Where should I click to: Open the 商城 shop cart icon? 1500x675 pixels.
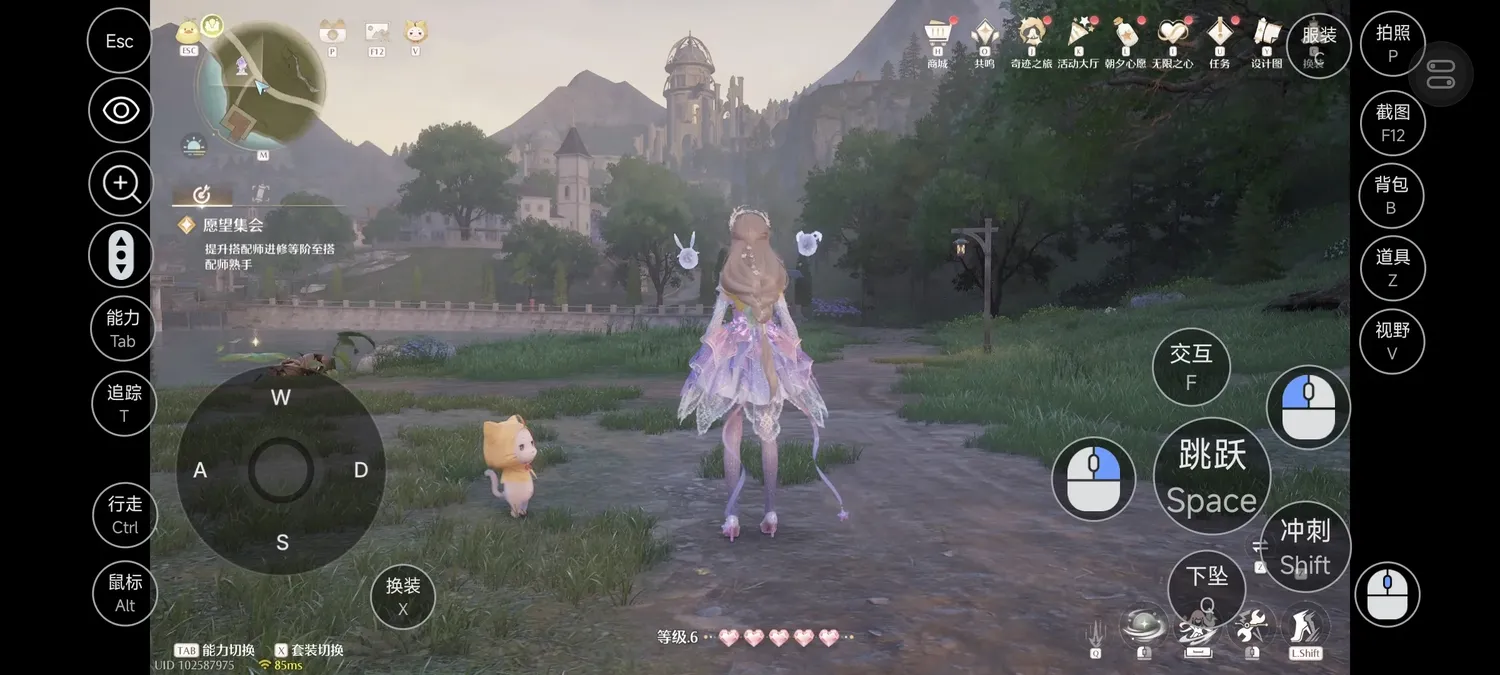tap(937, 35)
